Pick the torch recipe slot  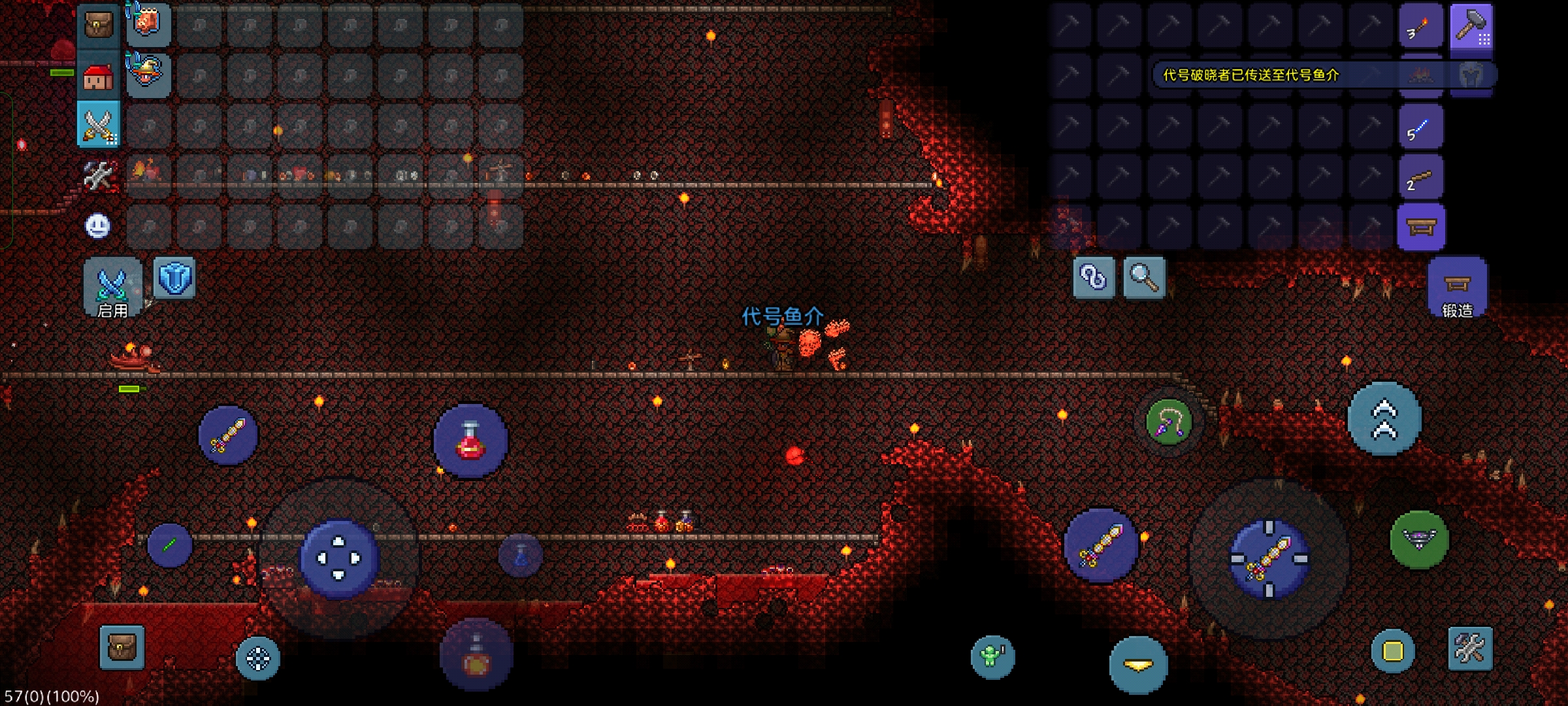[1420, 27]
